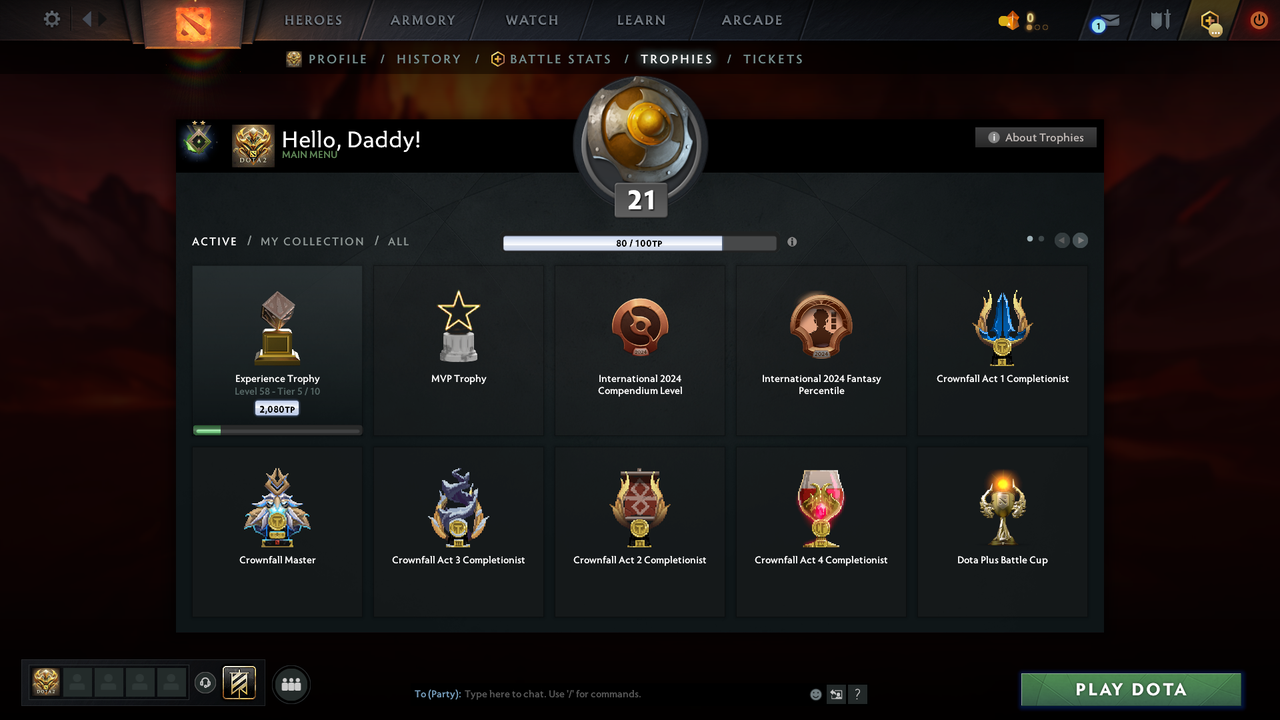The width and height of the screenshot is (1280, 720).
Task: Click the back navigation arrow beside the gear
Action: click(x=88, y=18)
